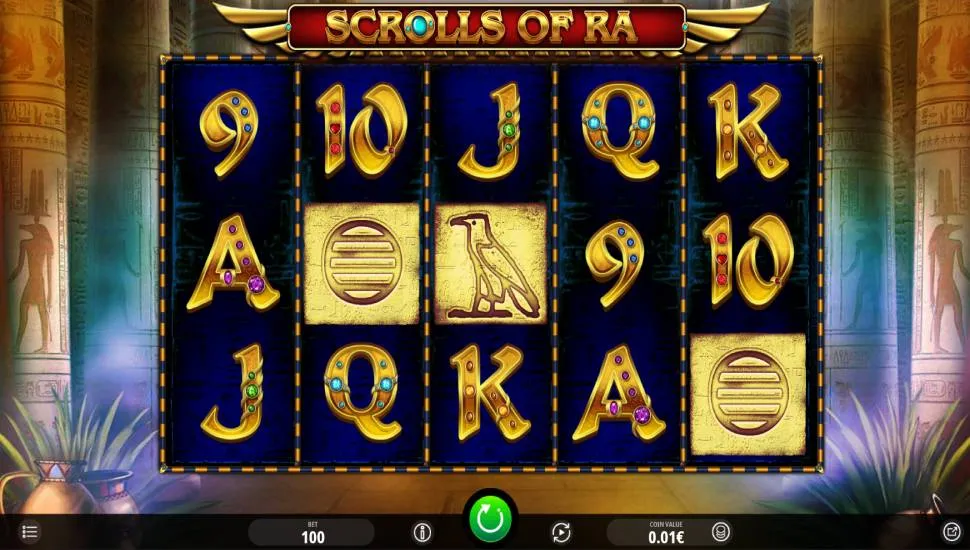Show the paytable info
The width and height of the screenshot is (970, 550).
pos(422,532)
